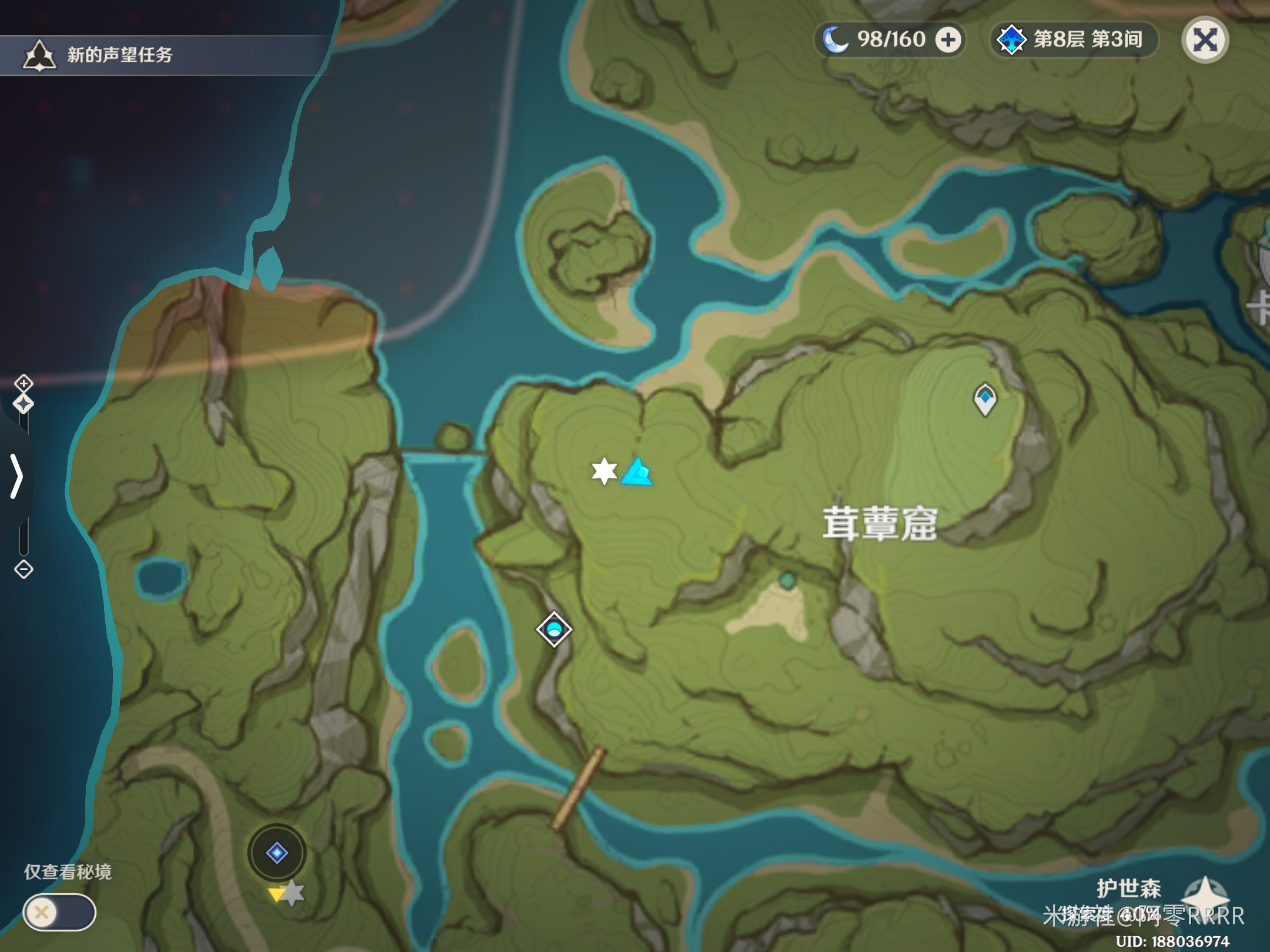
Task: Toggle the show-domains-only switch
Action: tap(59, 912)
